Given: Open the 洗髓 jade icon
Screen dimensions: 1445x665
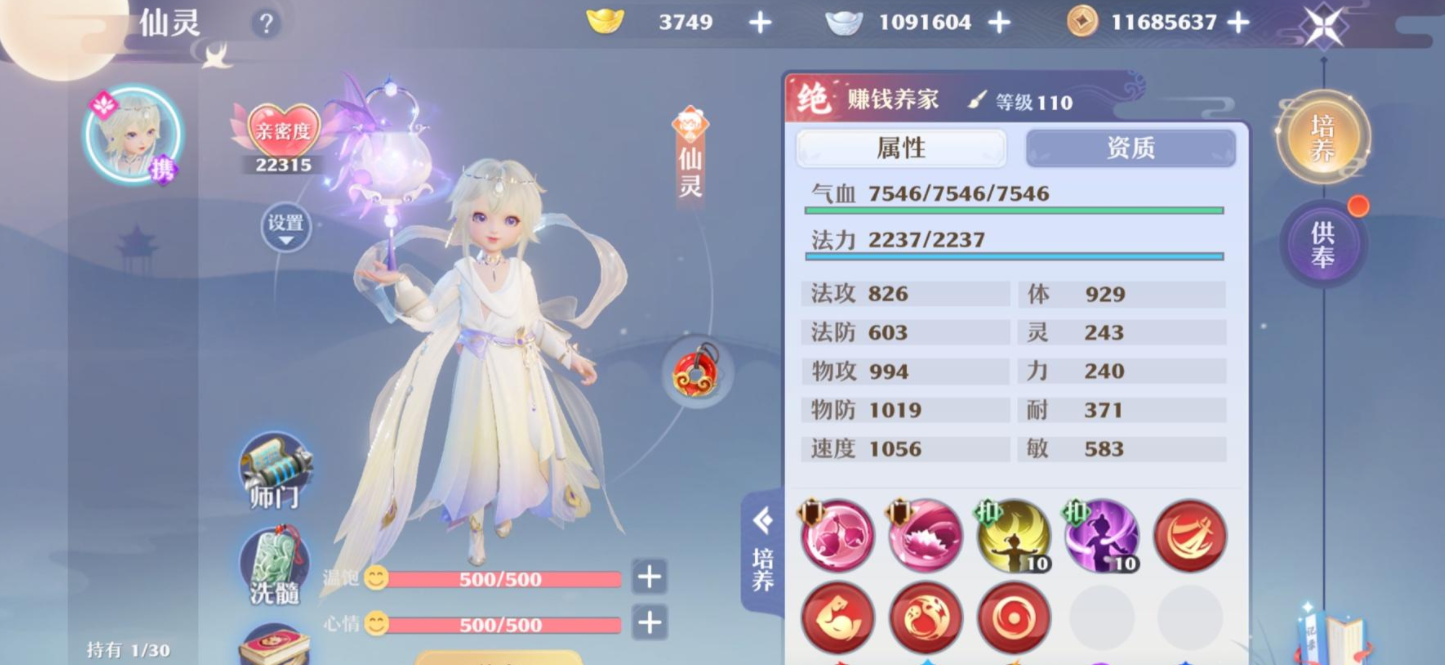Looking at the screenshot, I should point(274,565).
